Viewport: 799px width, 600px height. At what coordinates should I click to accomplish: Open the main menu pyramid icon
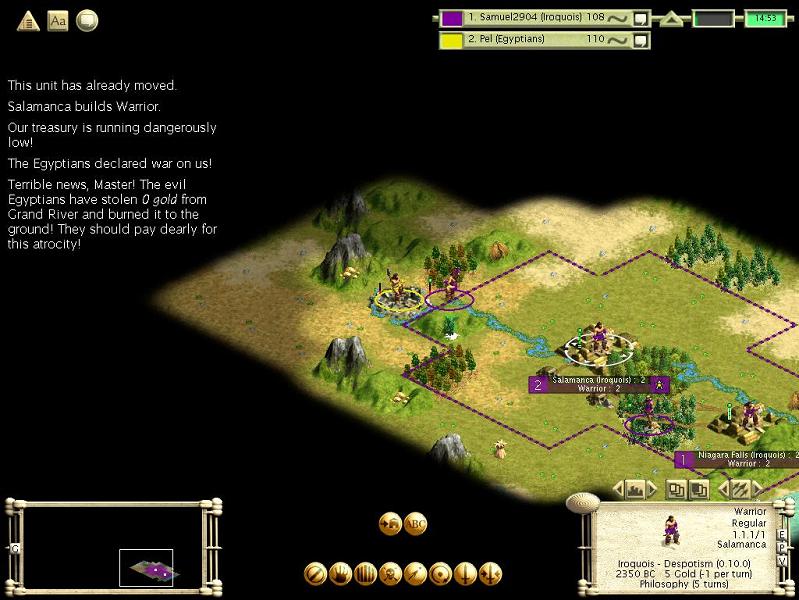[28, 20]
